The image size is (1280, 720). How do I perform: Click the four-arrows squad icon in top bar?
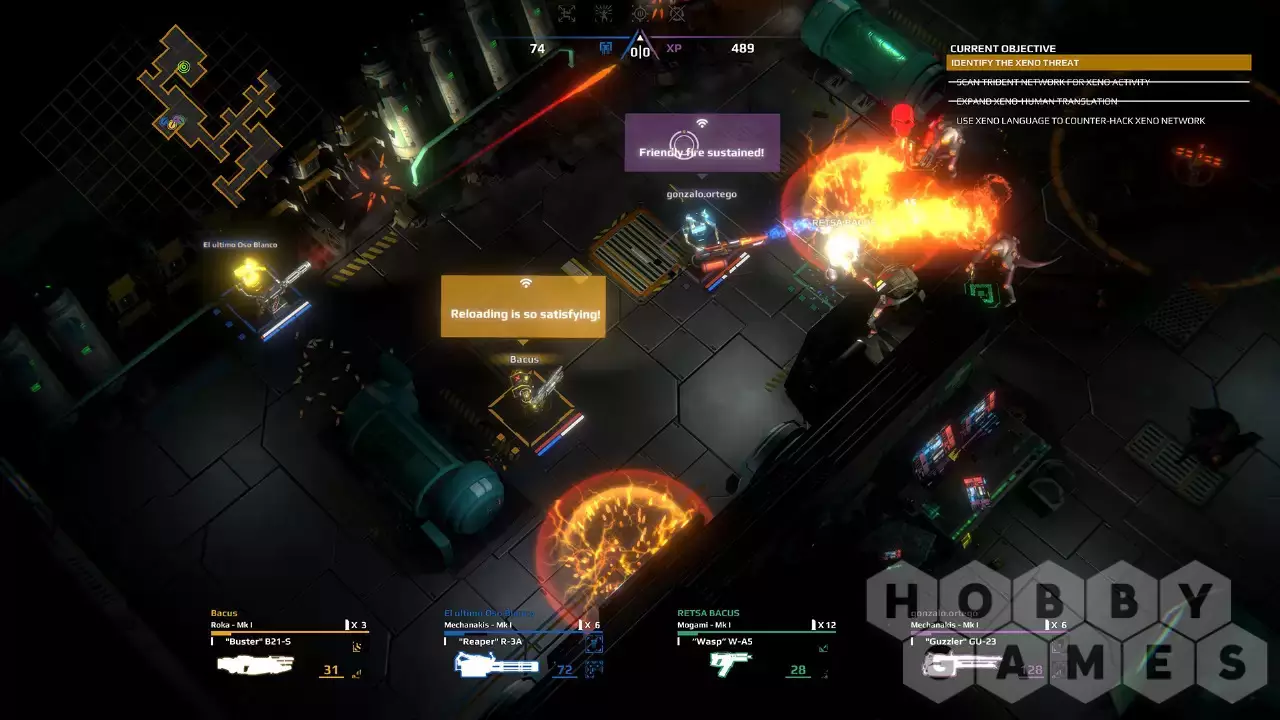567,14
